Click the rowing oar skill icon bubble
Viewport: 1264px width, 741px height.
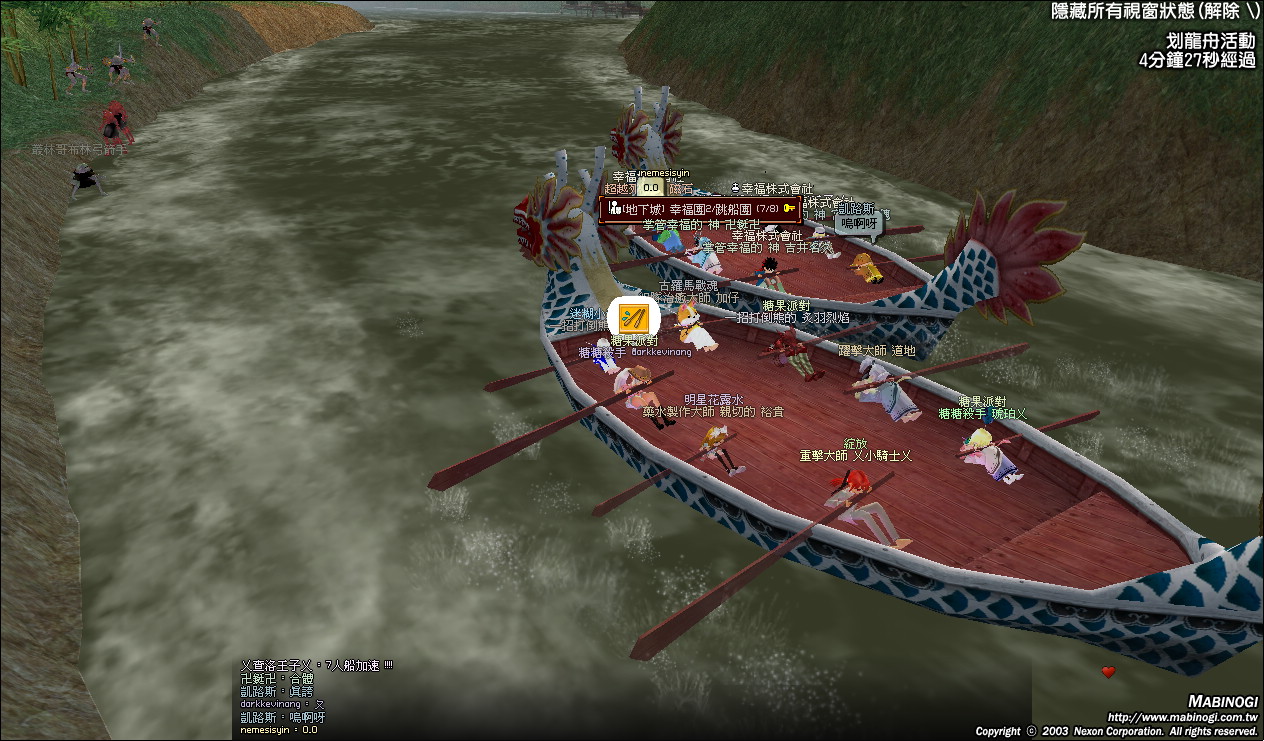point(634,319)
